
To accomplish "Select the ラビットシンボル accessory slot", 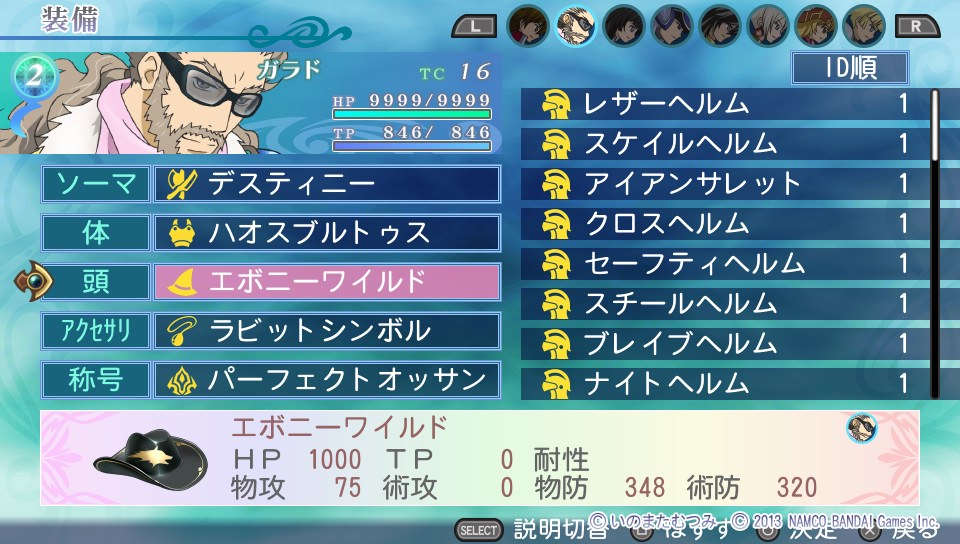I will point(327,331).
